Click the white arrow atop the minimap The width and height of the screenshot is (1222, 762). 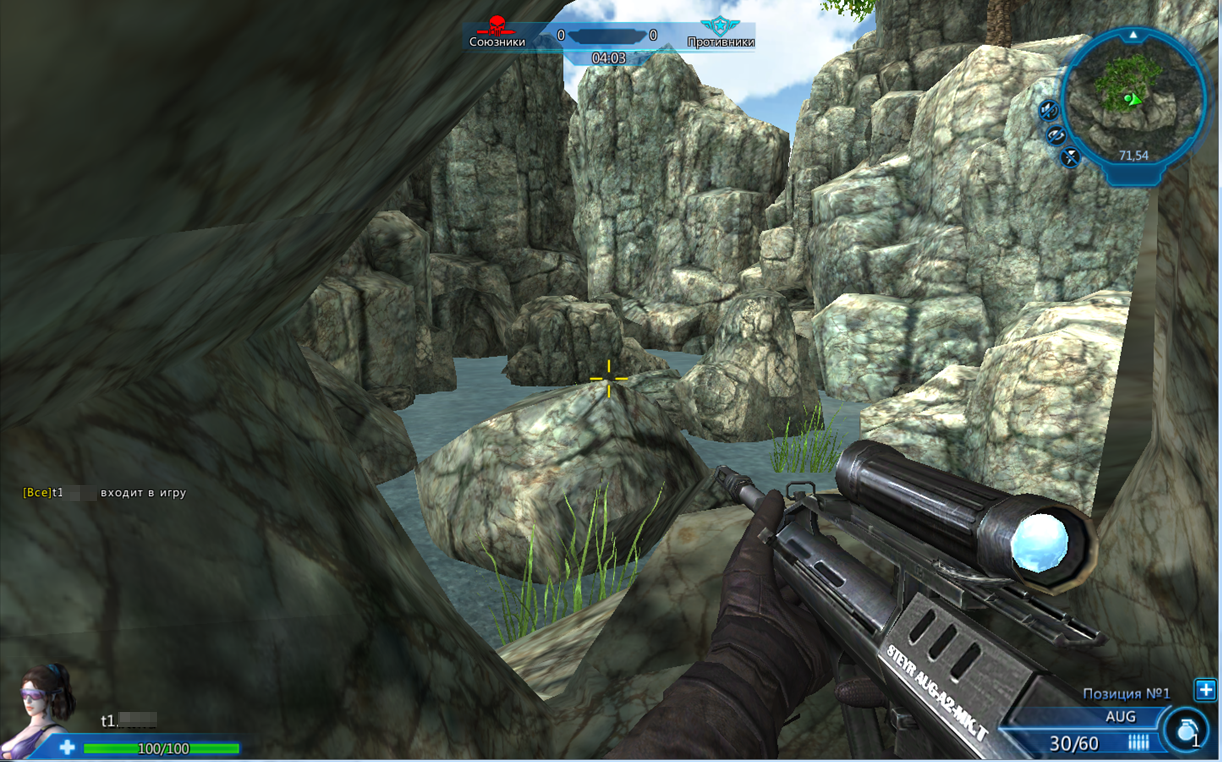pyautogui.click(x=1133, y=35)
